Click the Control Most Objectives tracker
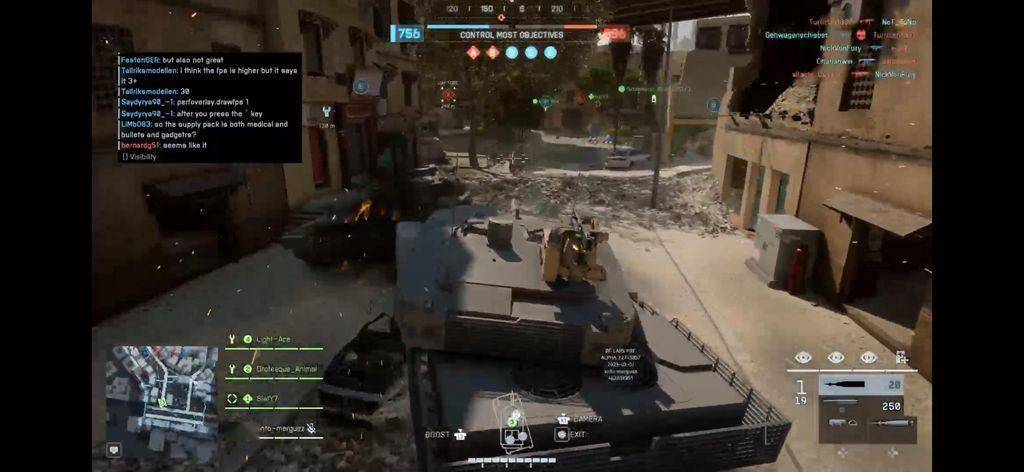Viewport: 1024px width, 472px height. (x=511, y=35)
